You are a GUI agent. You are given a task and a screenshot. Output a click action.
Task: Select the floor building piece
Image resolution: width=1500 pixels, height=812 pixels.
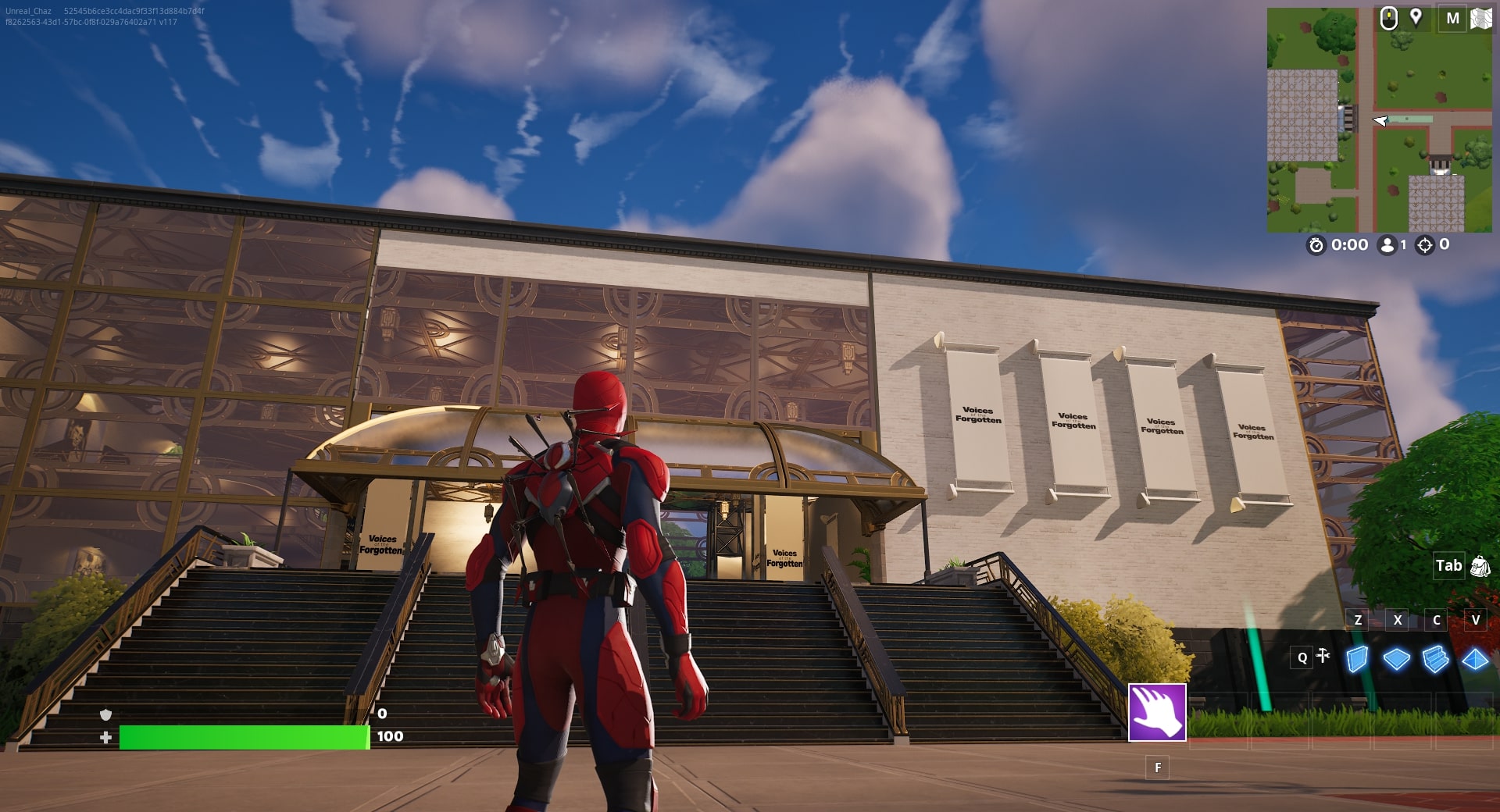(x=1396, y=660)
